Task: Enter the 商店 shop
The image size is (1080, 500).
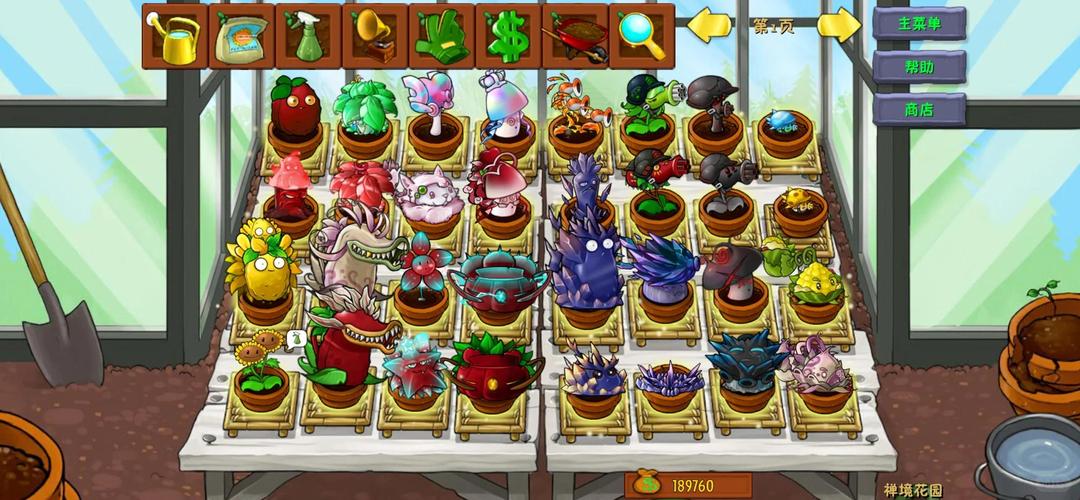Action: click(919, 109)
